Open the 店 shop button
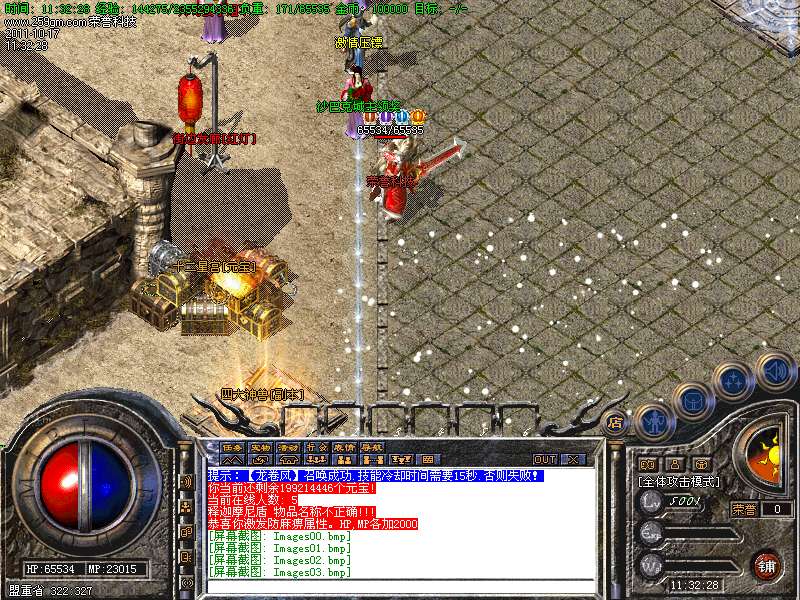The image size is (800, 600). click(x=616, y=421)
